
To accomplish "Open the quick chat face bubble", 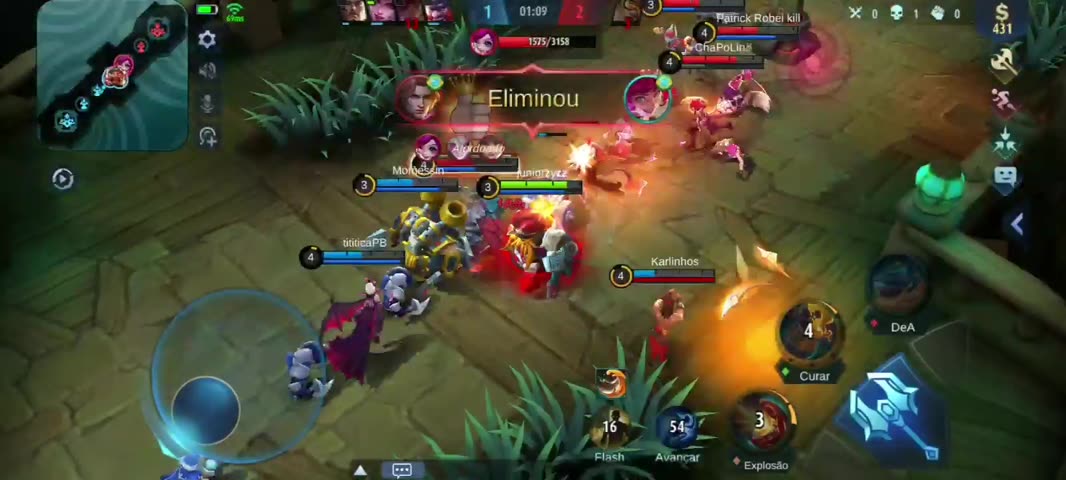I will coord(1005,179).
